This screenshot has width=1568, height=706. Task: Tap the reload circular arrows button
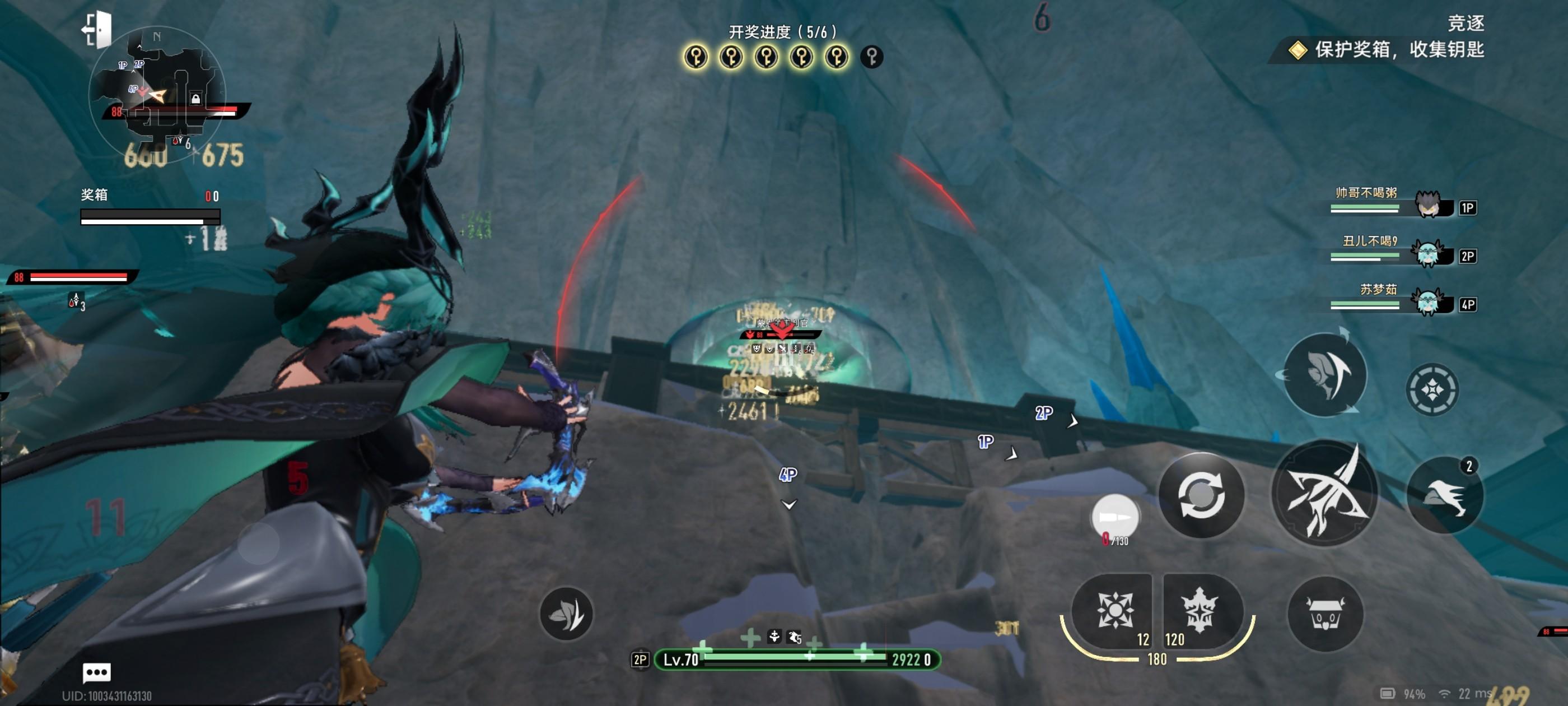[x=1200, y=495]
